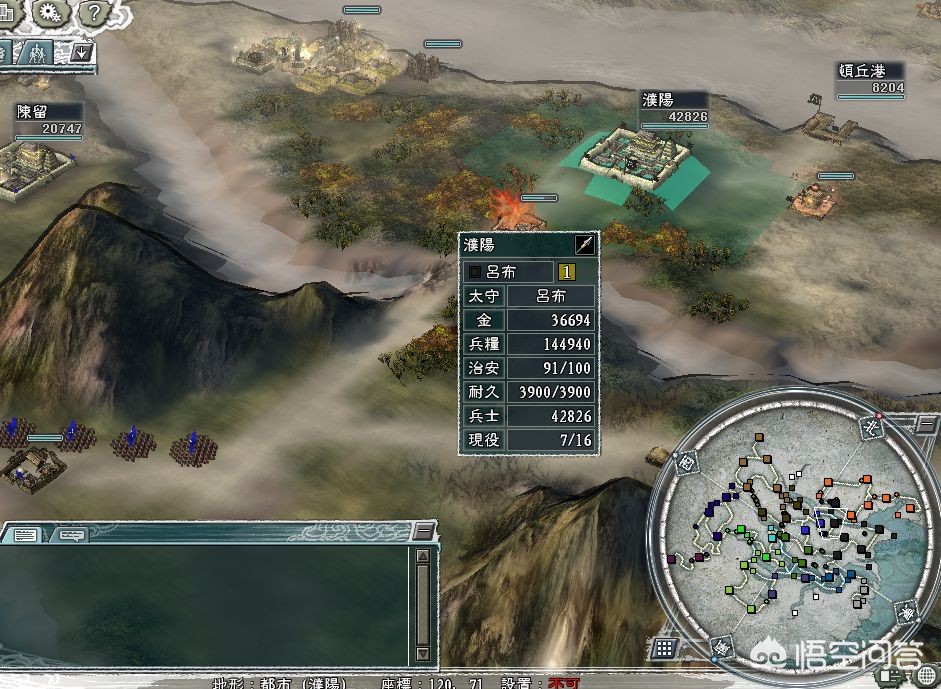Select the 濮陽 city name label on map
This screenshot has height=689, width=941.
658,100
